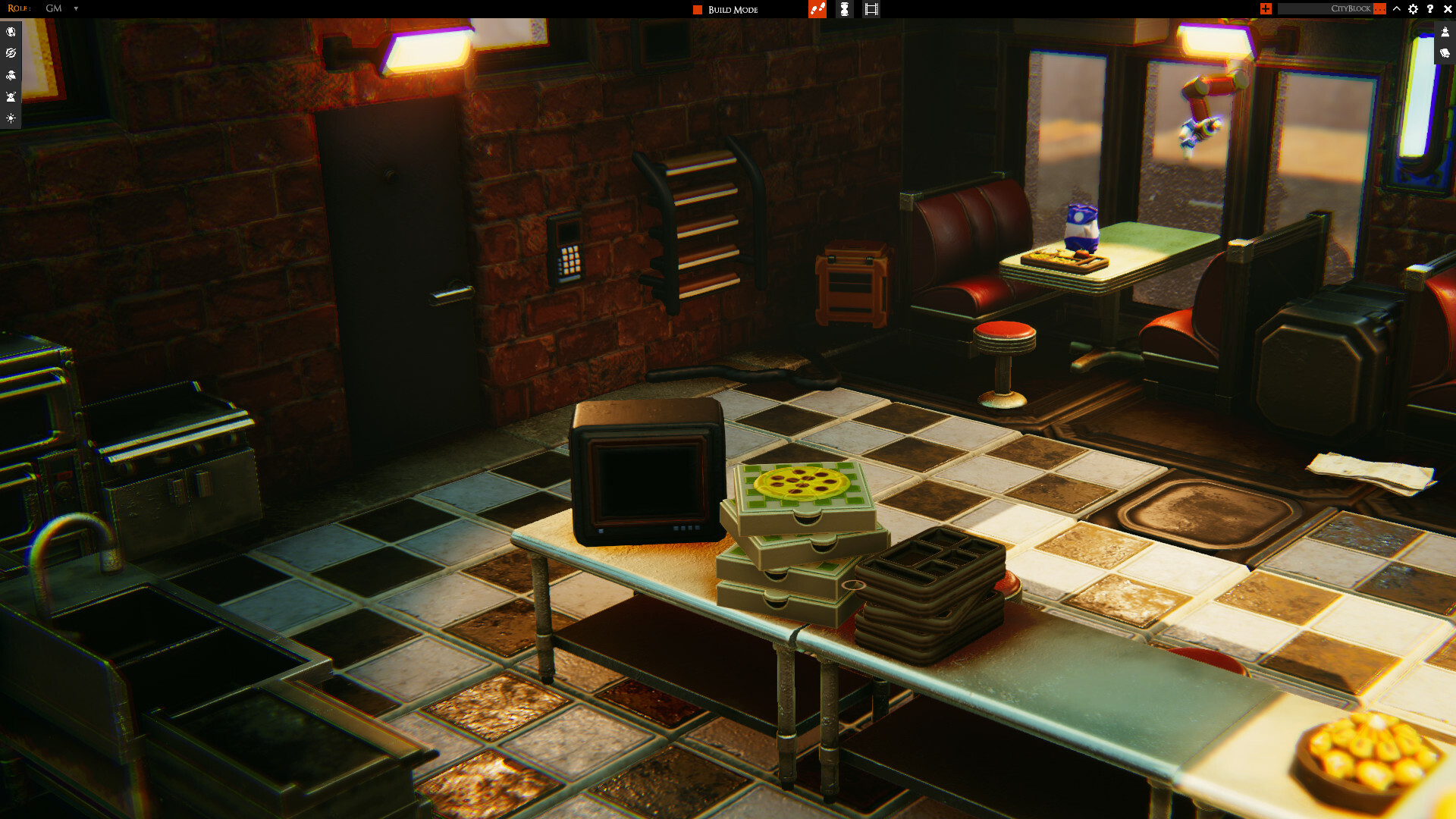Click the eclipse day-night icon on left sidebar
1456x819 pixels.
[11, 53]
